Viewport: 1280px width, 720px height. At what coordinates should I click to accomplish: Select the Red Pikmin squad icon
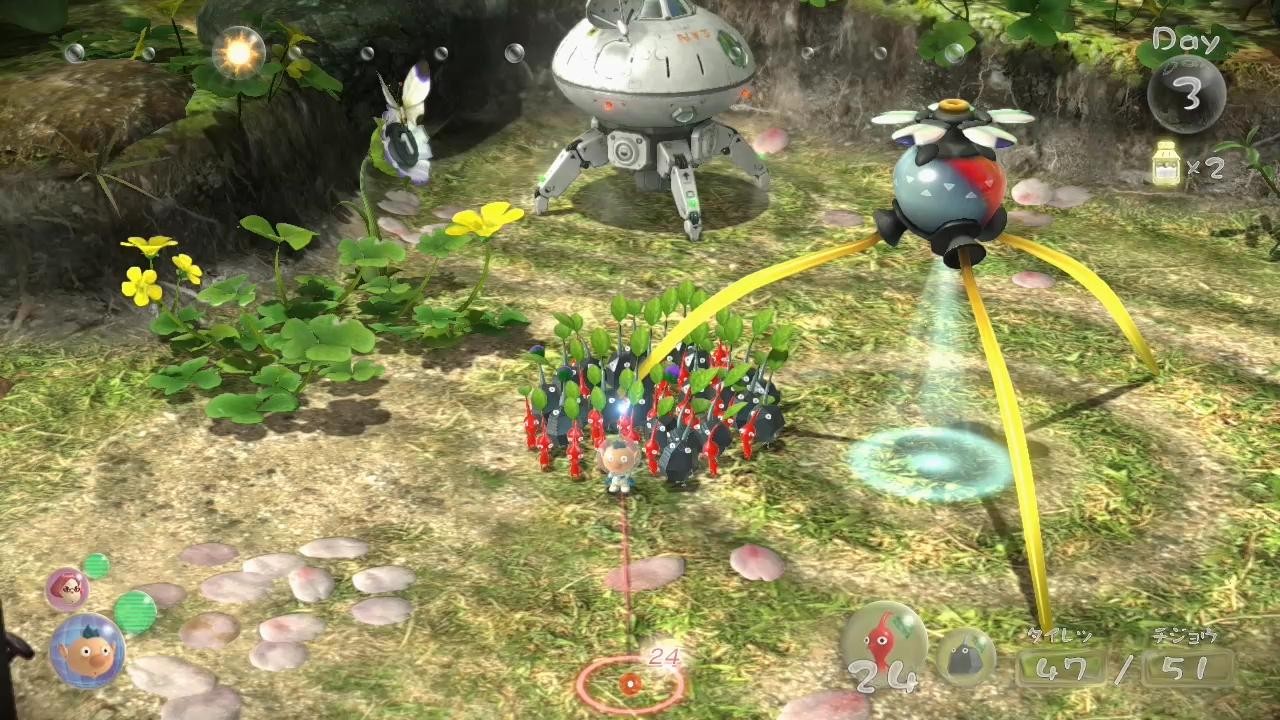click(x=883, y=641)
